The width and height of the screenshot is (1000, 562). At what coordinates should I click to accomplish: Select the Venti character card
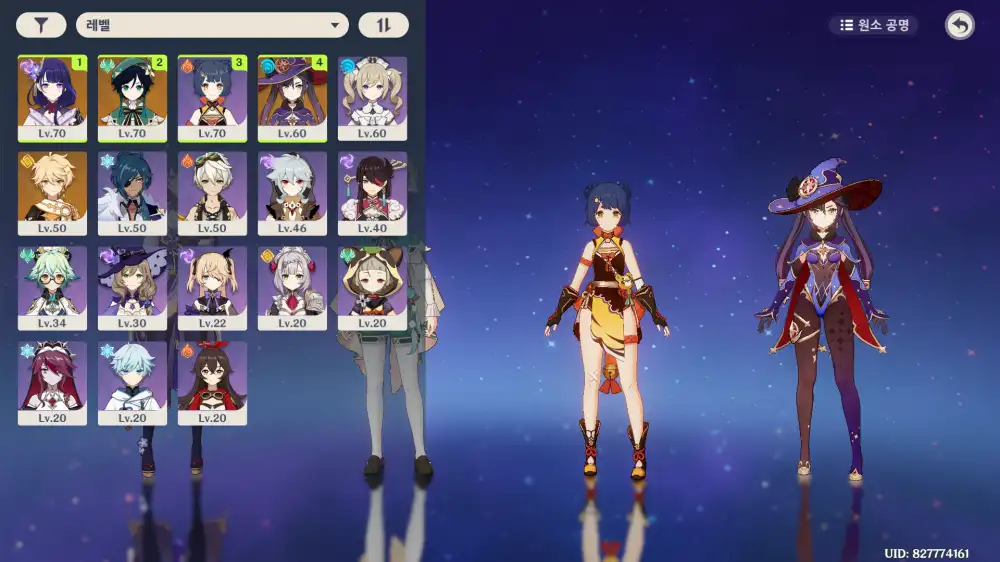[x=132, y=98]
